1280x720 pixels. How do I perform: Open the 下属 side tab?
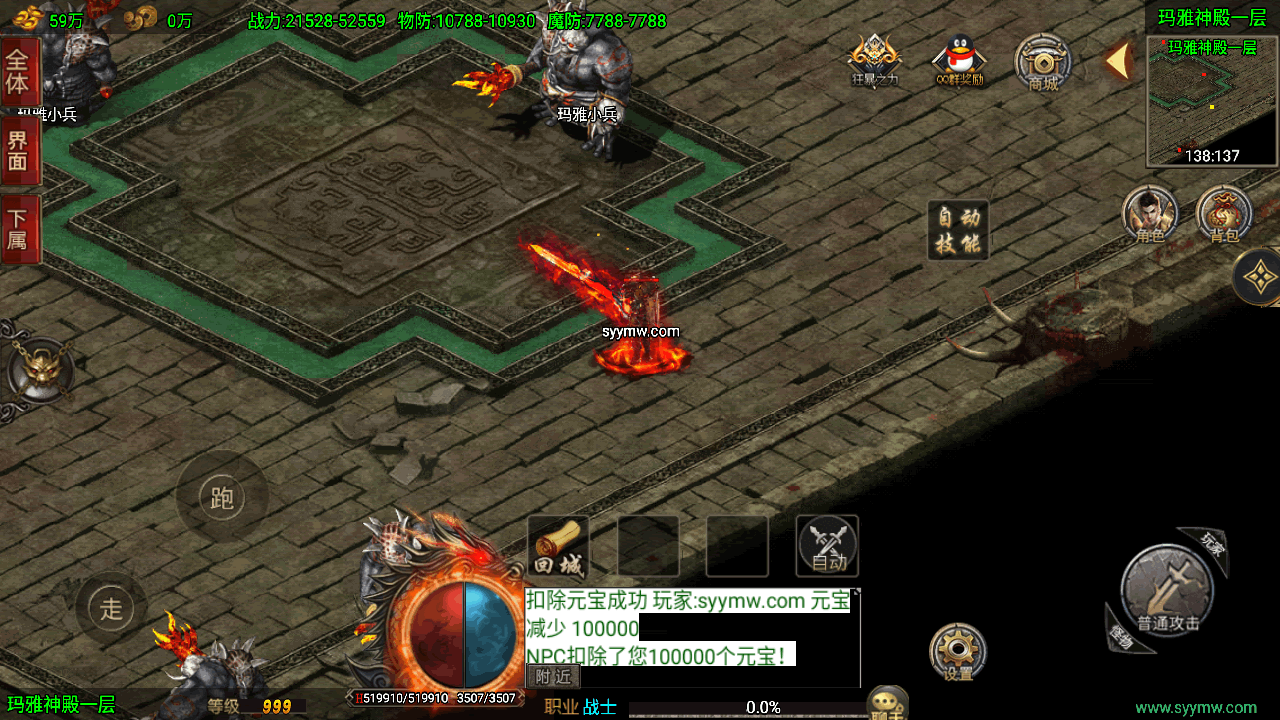click(x=20, y=228)
